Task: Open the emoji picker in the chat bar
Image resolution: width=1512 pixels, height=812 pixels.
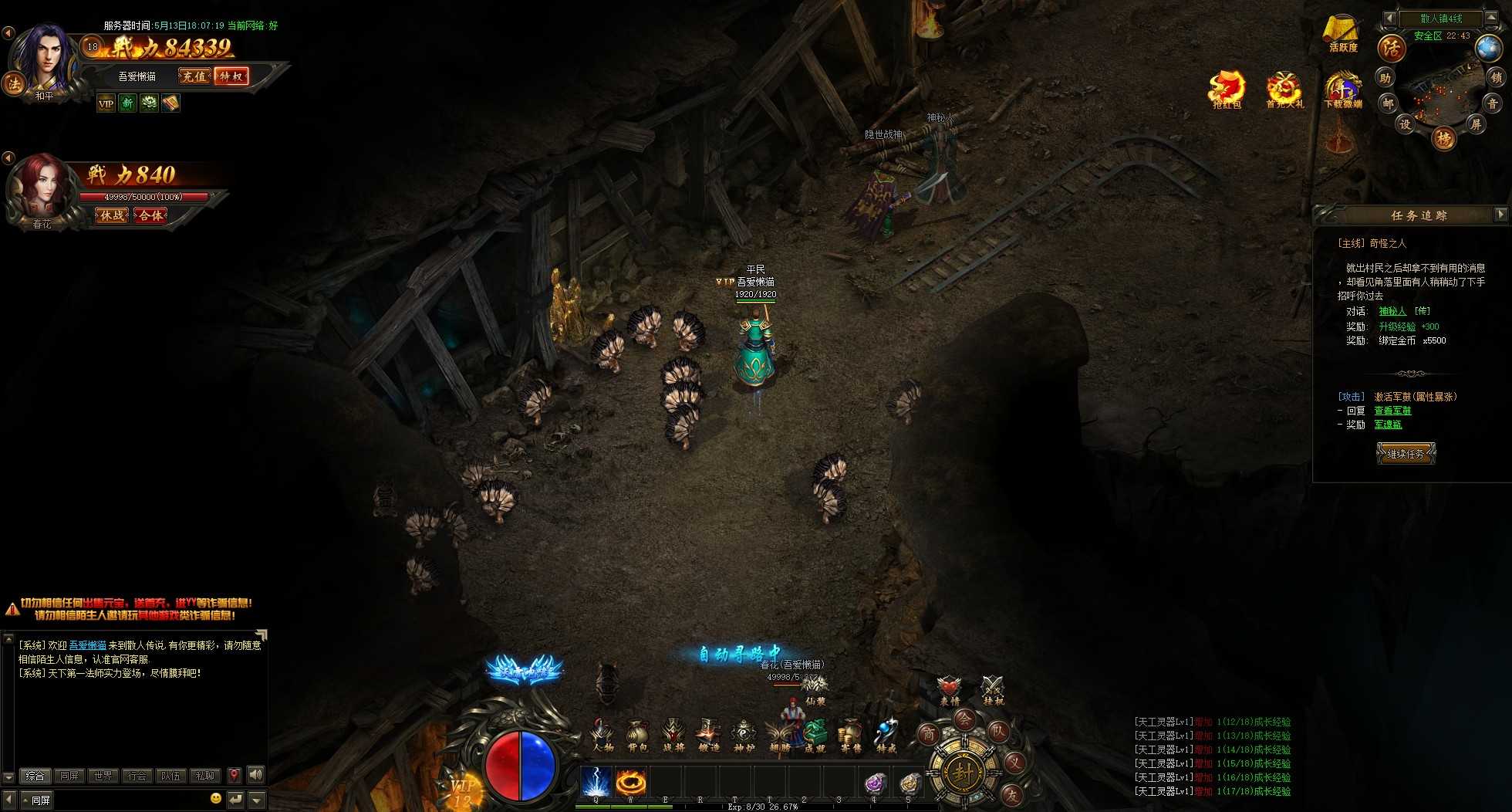Action: coord(216,799)
